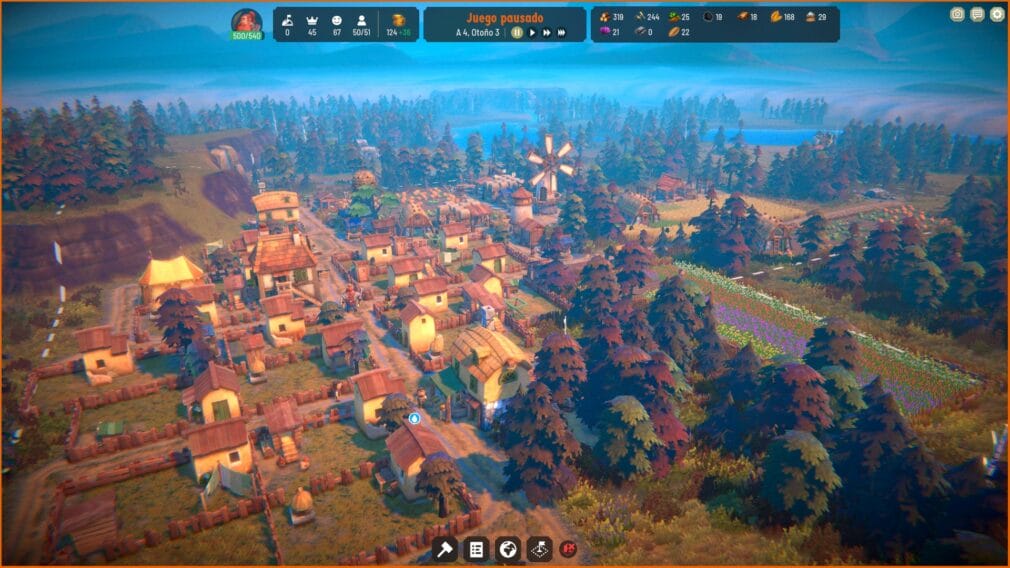Screen dimensions: 1010x568
Task: Click the red-haired leader portrait
Action: pyautogui.click(x=246, y=21)
